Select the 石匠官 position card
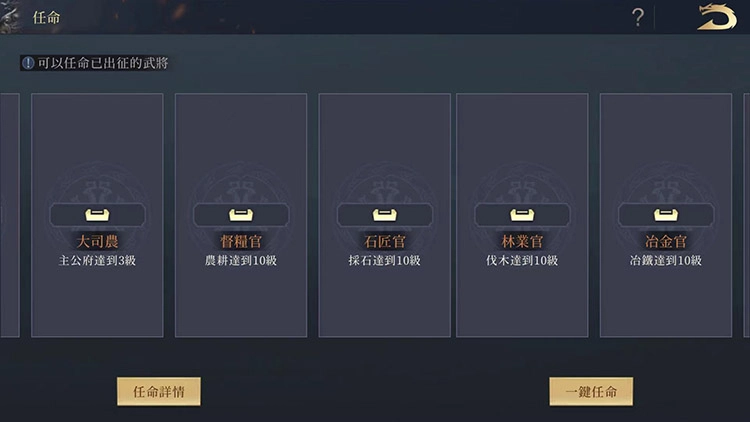The height and width of the screenshot is (422, 750). click(385, 215)
